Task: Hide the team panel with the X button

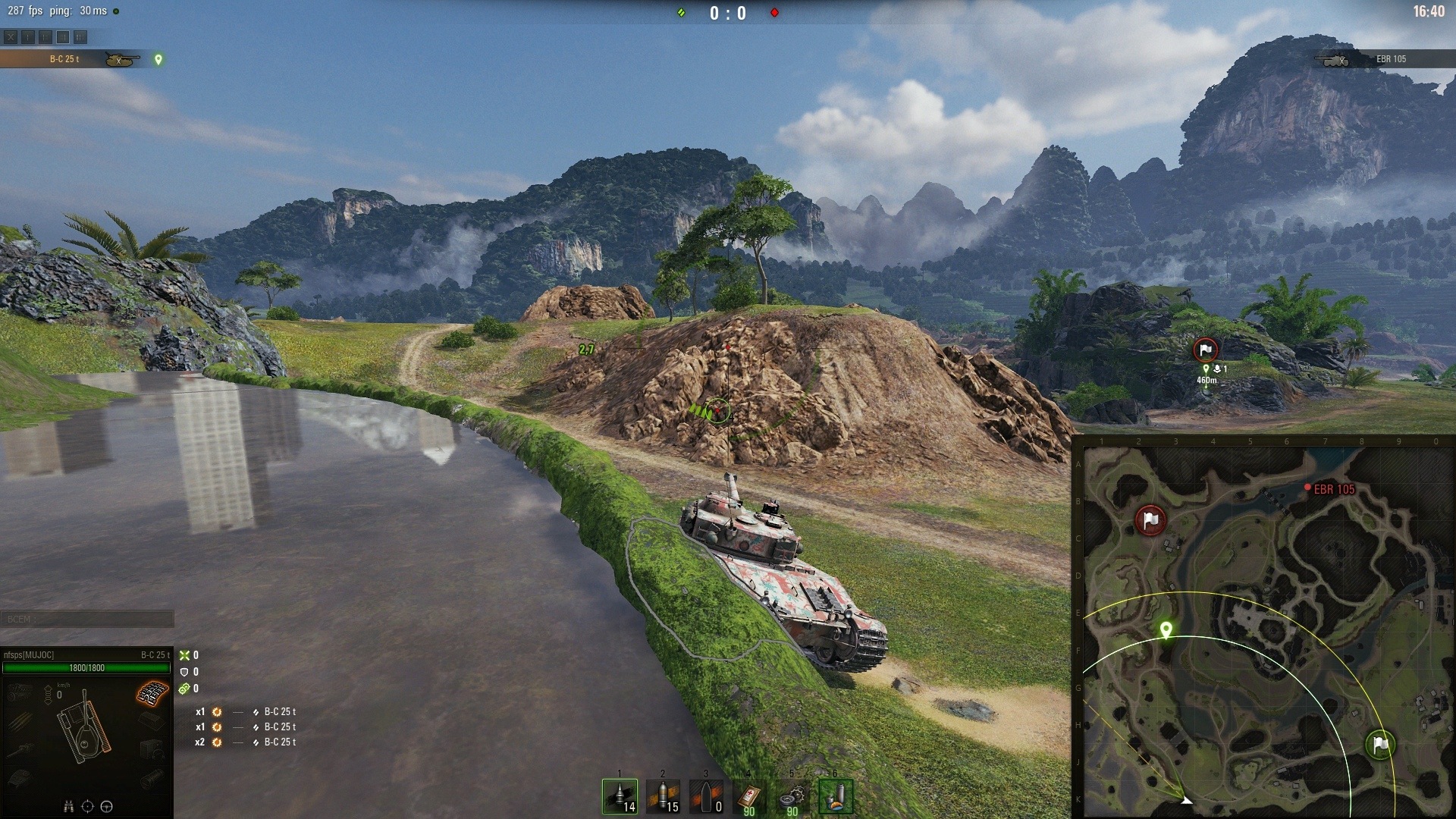Action: pos(11,36)
